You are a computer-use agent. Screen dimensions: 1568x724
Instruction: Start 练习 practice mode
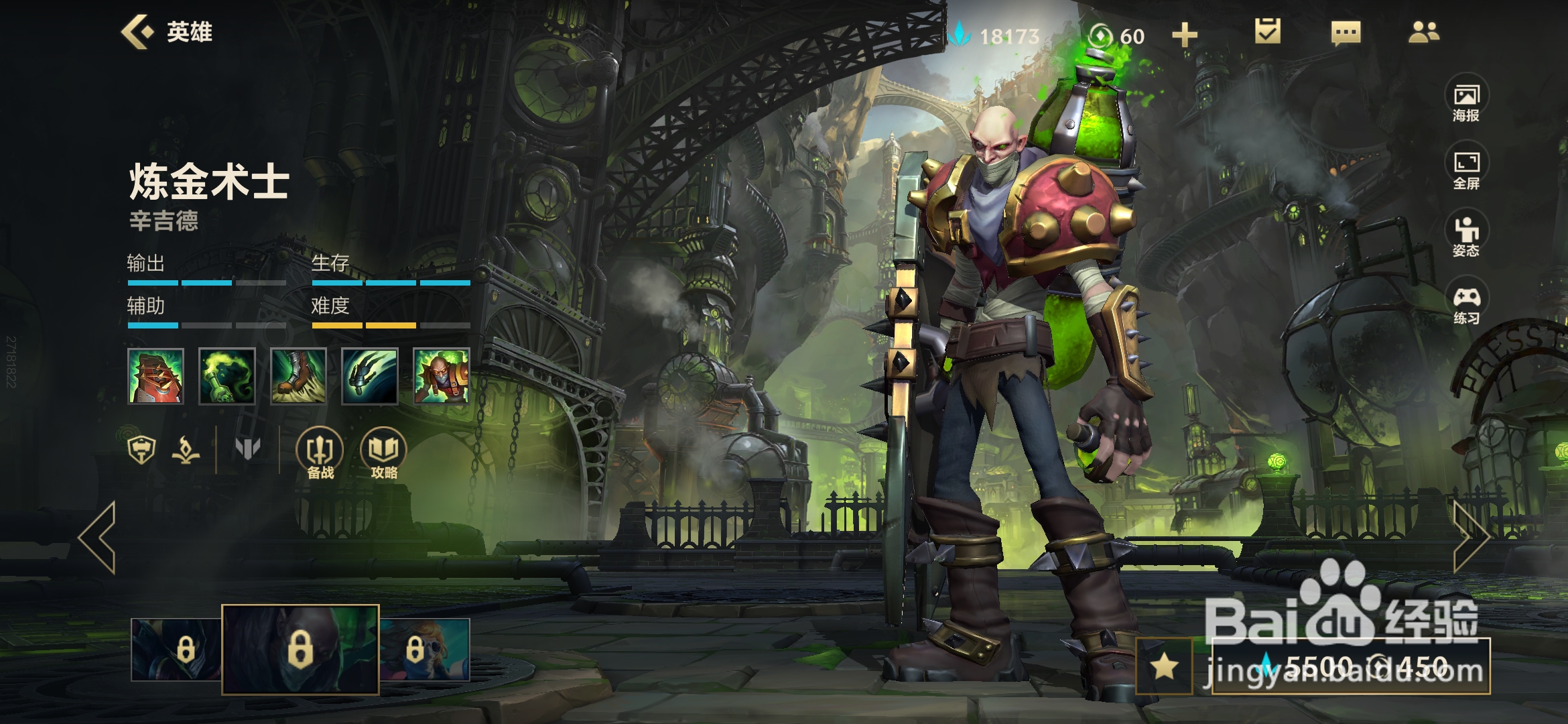tap(1466, 304)
